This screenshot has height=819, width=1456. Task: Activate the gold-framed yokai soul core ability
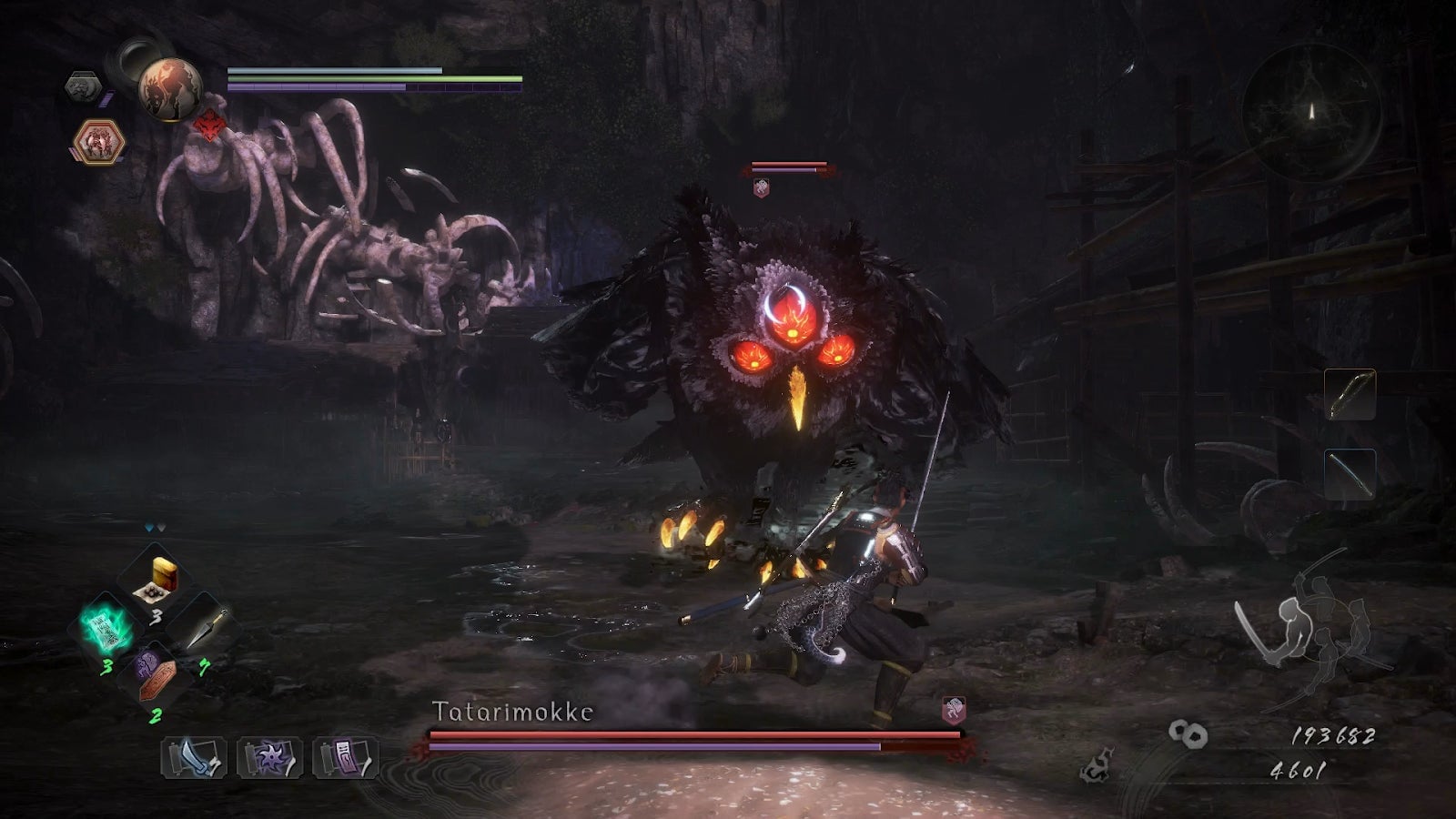click(x=98, y=142)
